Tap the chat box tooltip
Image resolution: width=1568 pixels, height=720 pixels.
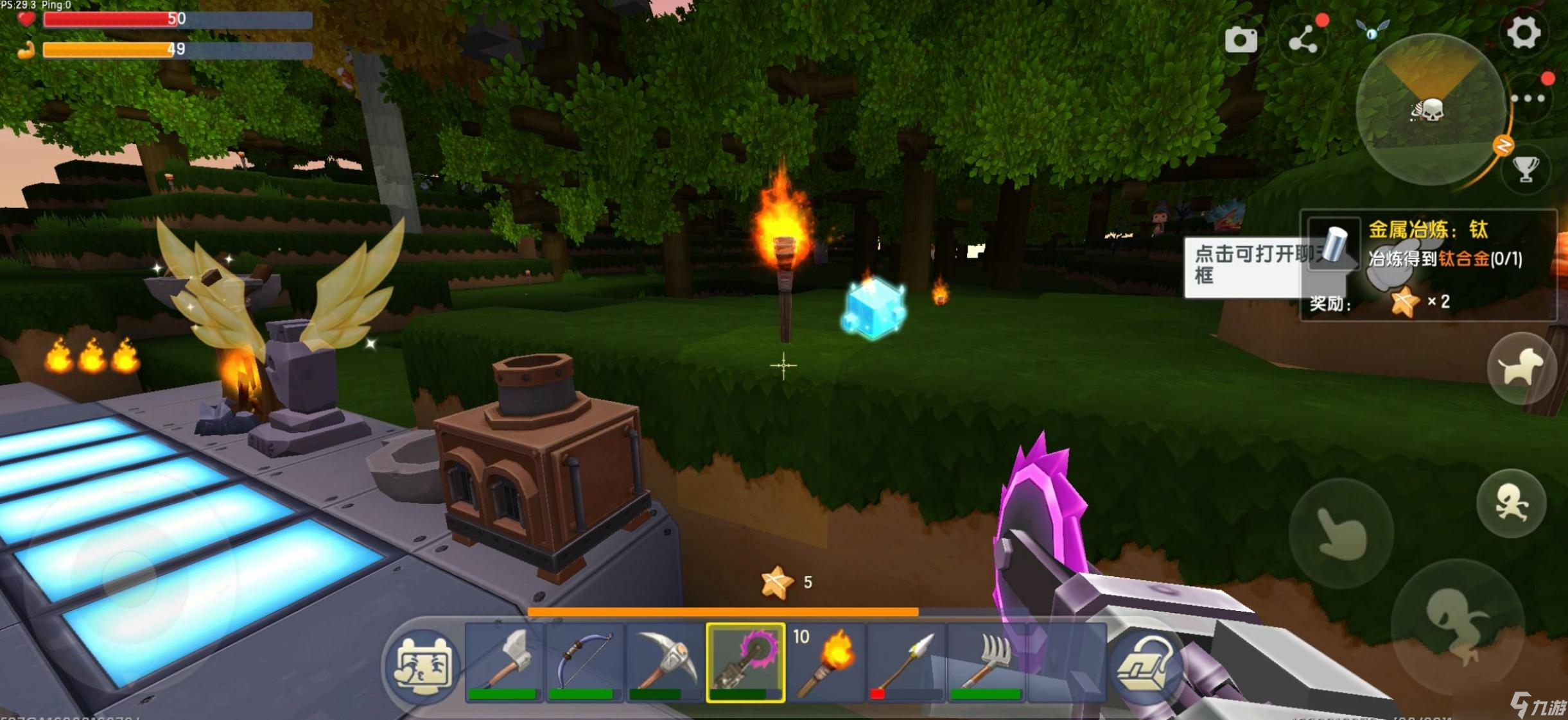[1242, 266]
